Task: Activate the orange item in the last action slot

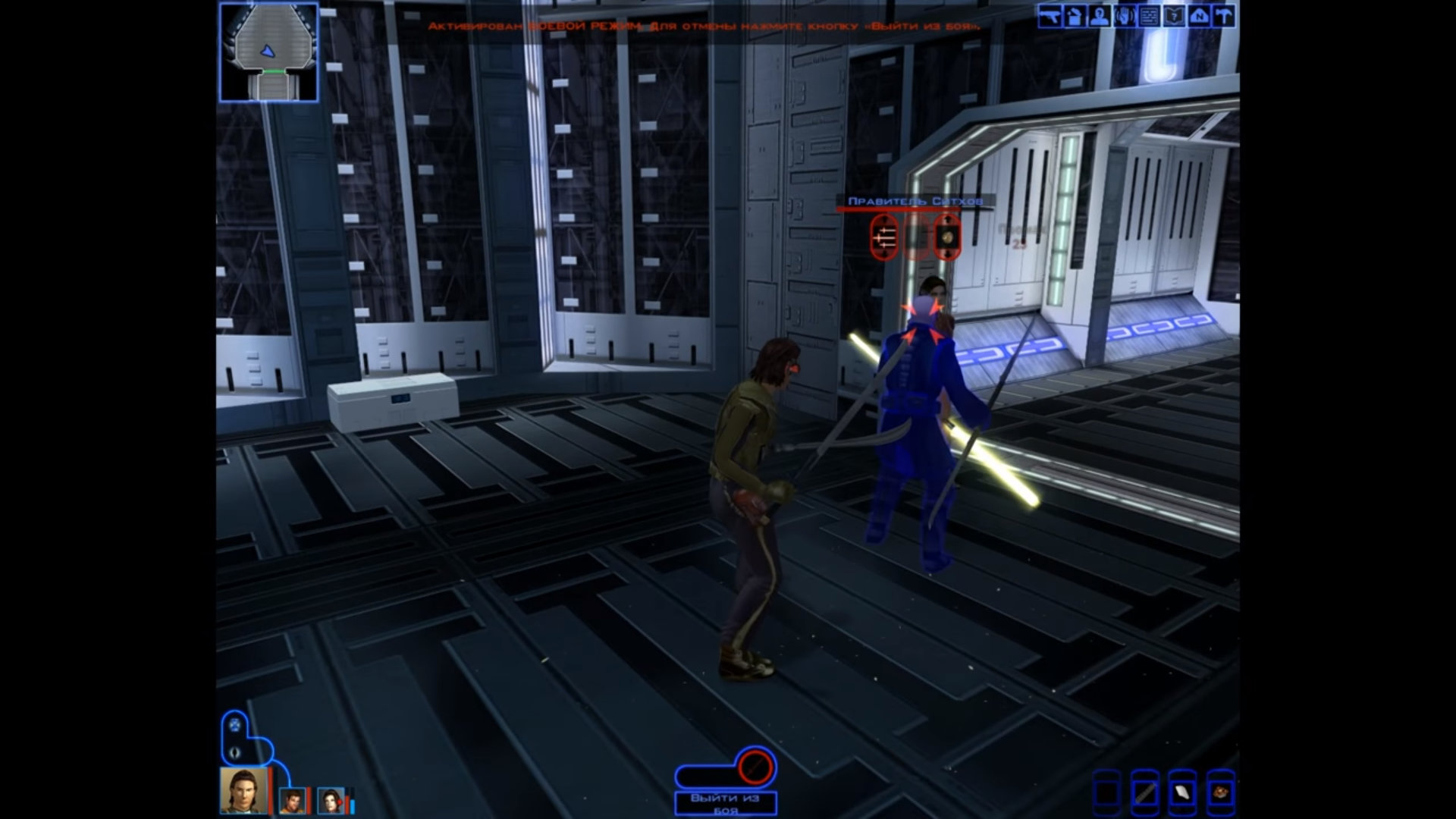Action: [1220, 793]
